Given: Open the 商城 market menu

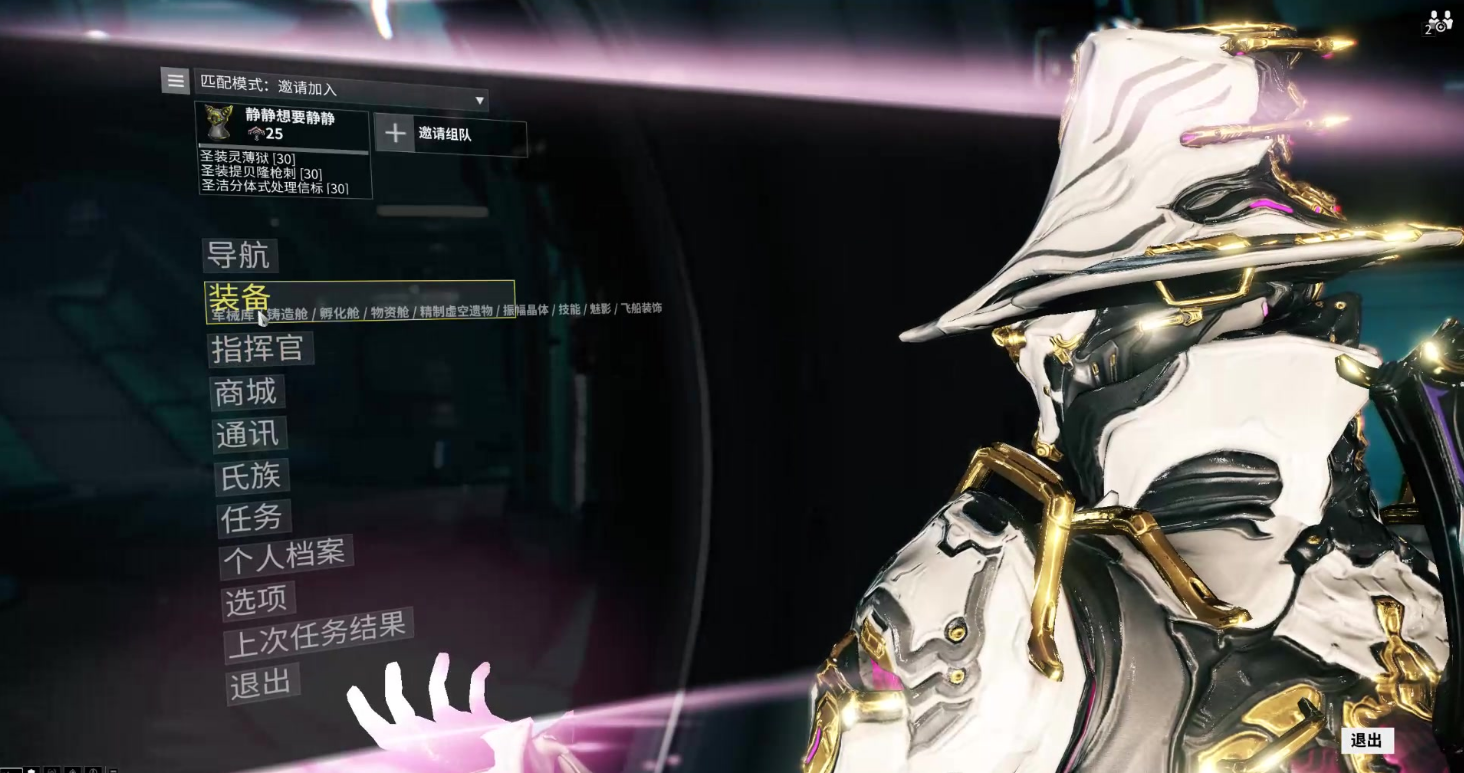Looking at the screenshot, I should pyautogui.click(x=246, y=392).
